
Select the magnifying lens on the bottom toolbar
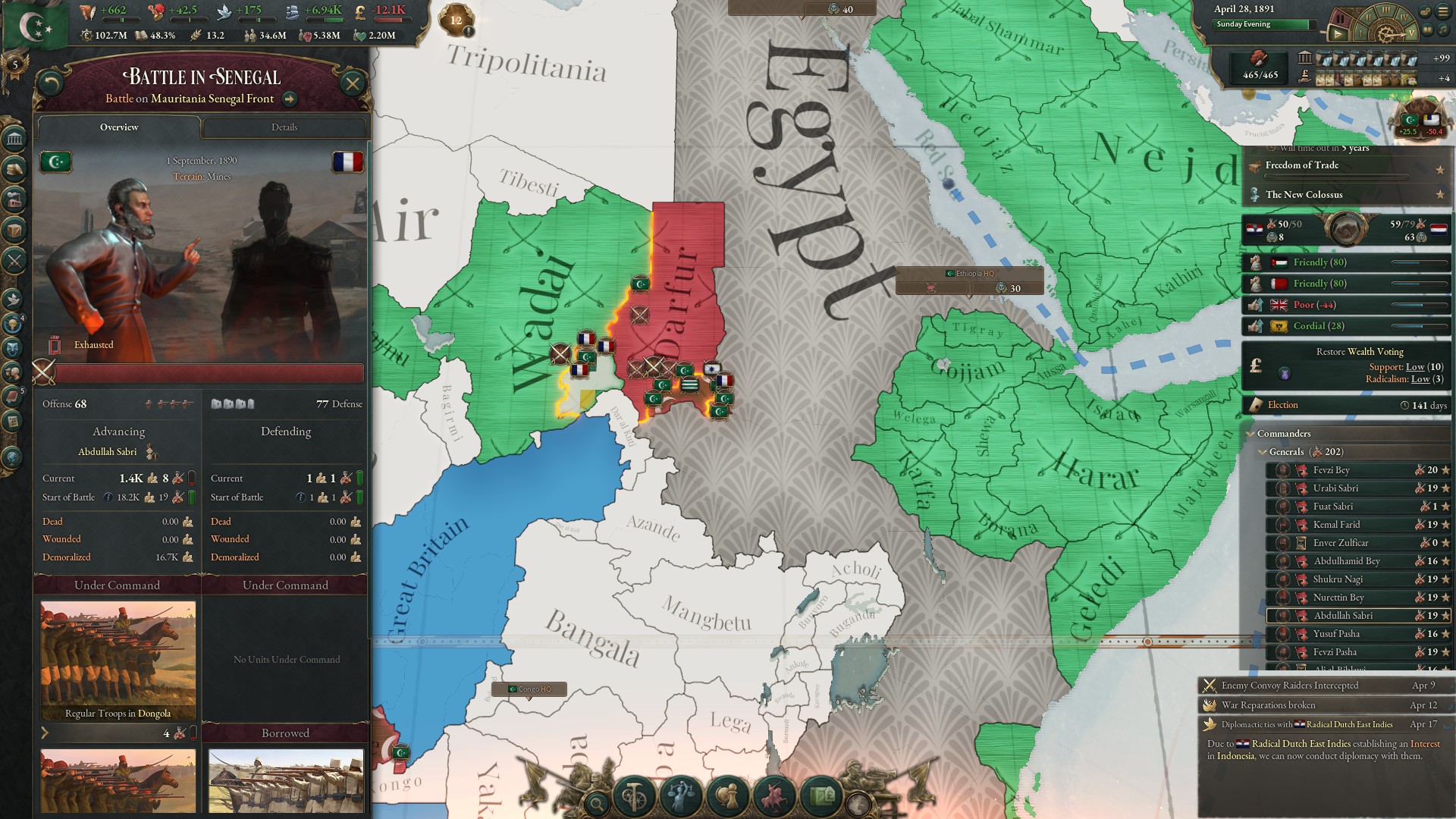[x=598, y=802]
